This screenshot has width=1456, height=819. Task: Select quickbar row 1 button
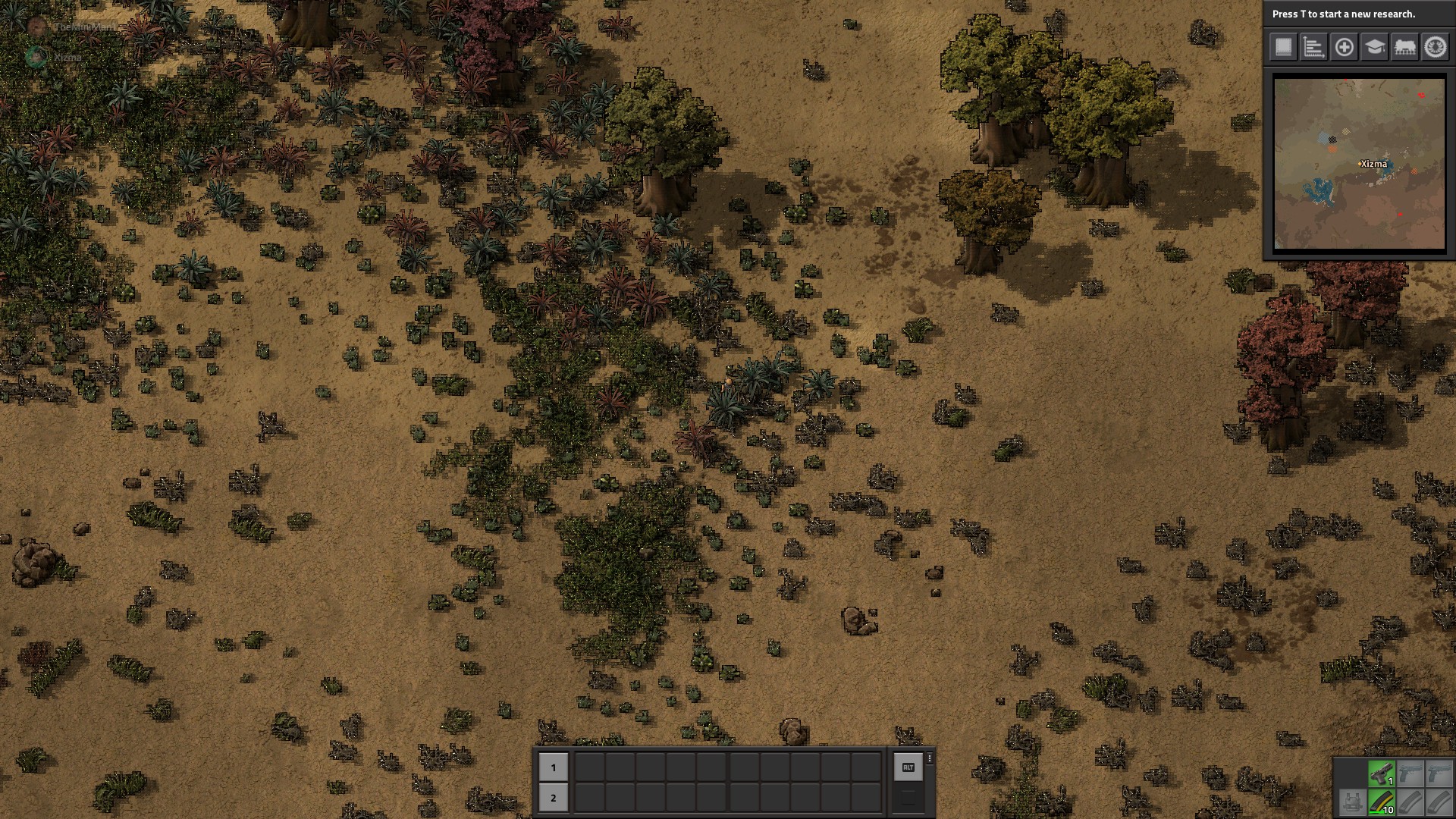pyautogui.click(x=553, y=767)
